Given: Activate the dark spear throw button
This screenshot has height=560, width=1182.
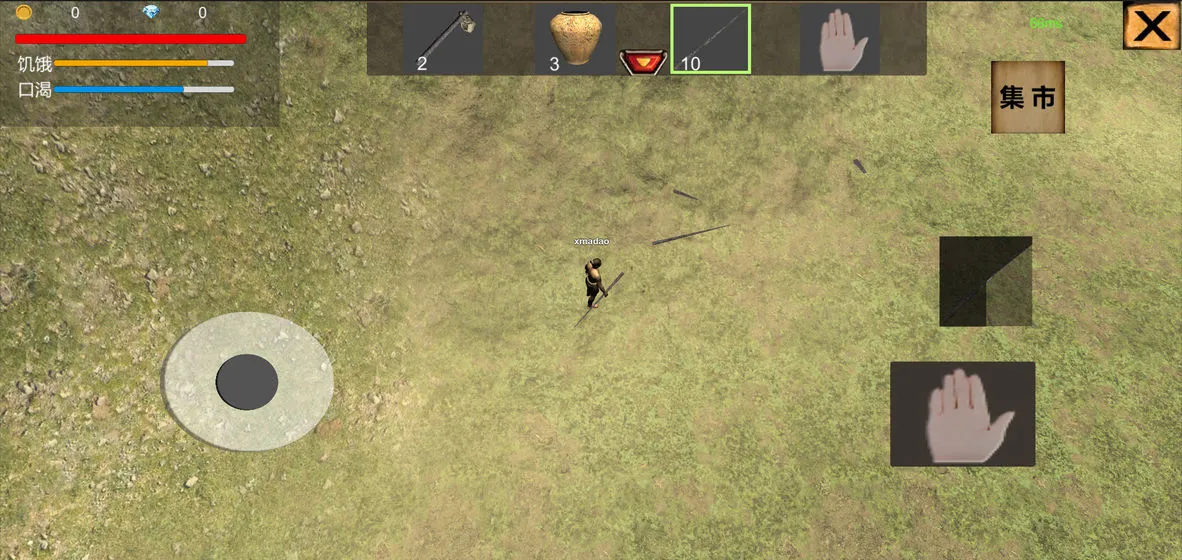Looking at the screenshot, I should coord(985,281).
